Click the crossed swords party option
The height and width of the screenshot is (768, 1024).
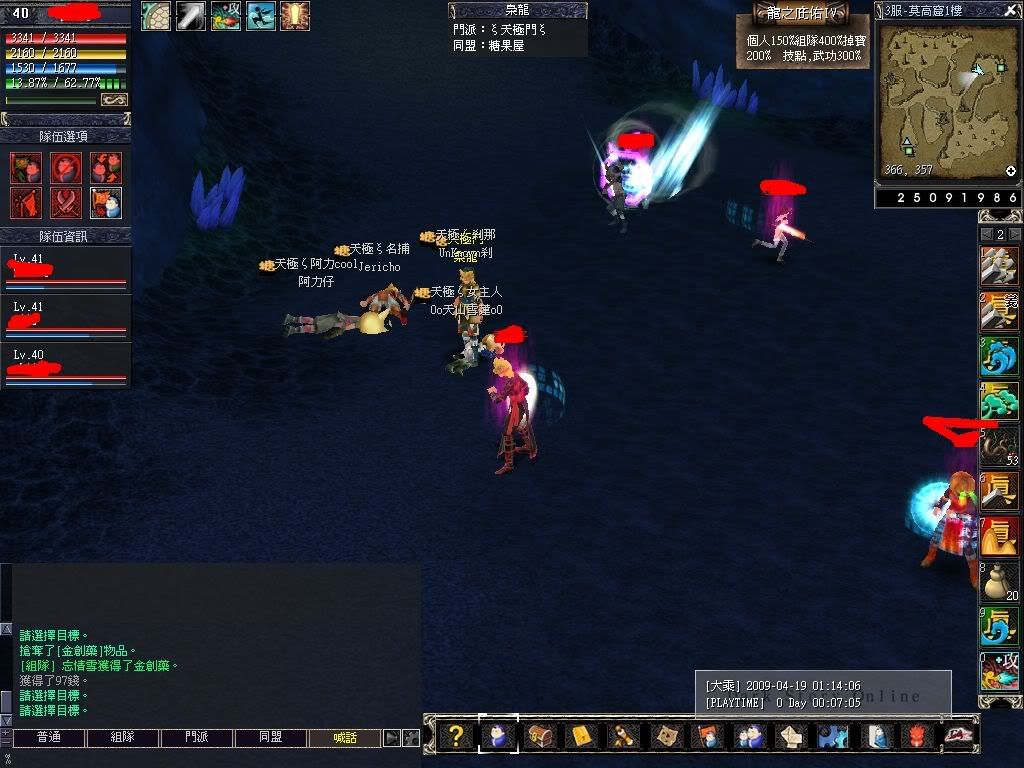coord(66,203)
